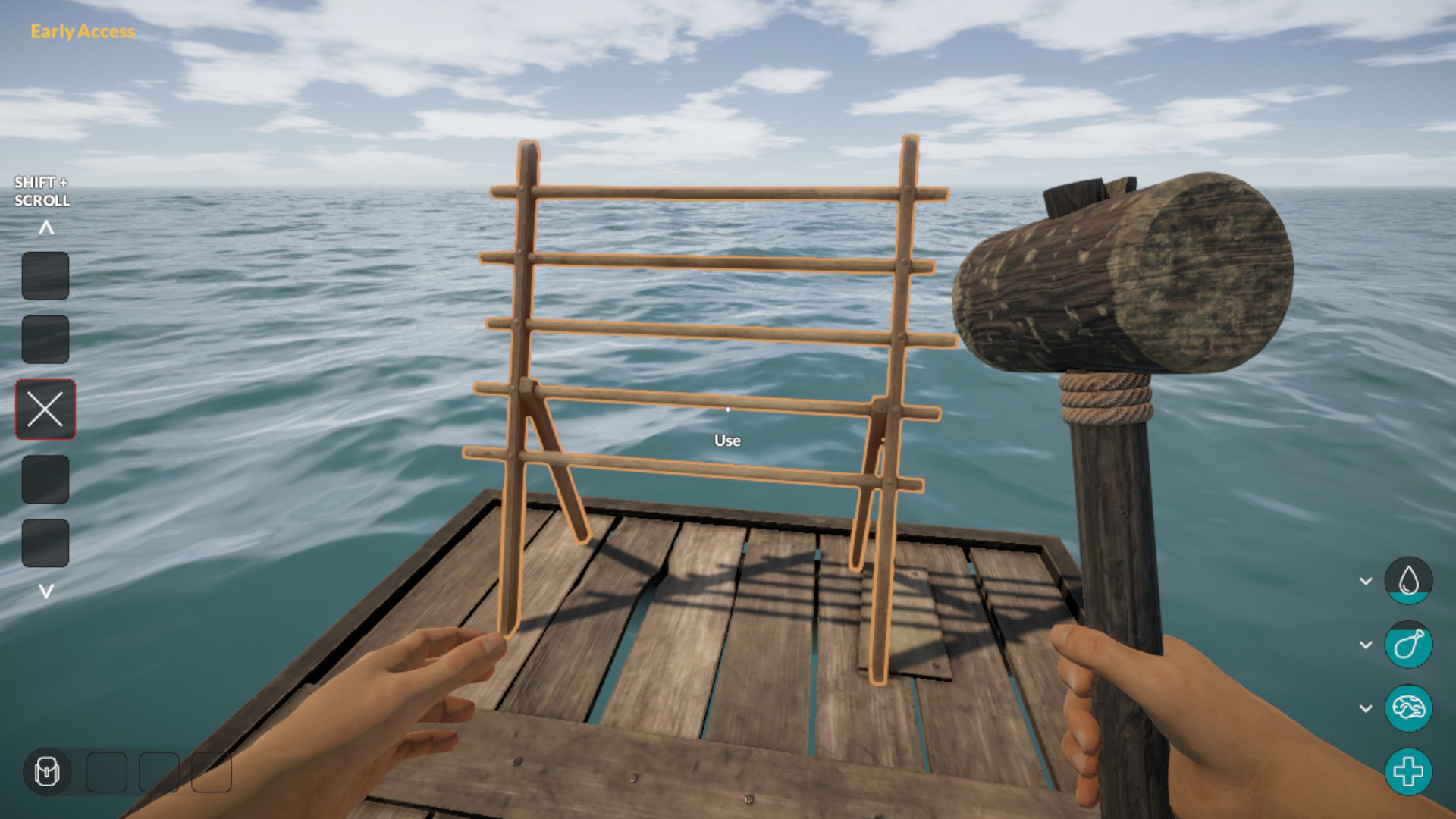This screenshot has height=819, width=1456.
Task: Click the up arrow above the hotbar
Action: pos(46,227)
